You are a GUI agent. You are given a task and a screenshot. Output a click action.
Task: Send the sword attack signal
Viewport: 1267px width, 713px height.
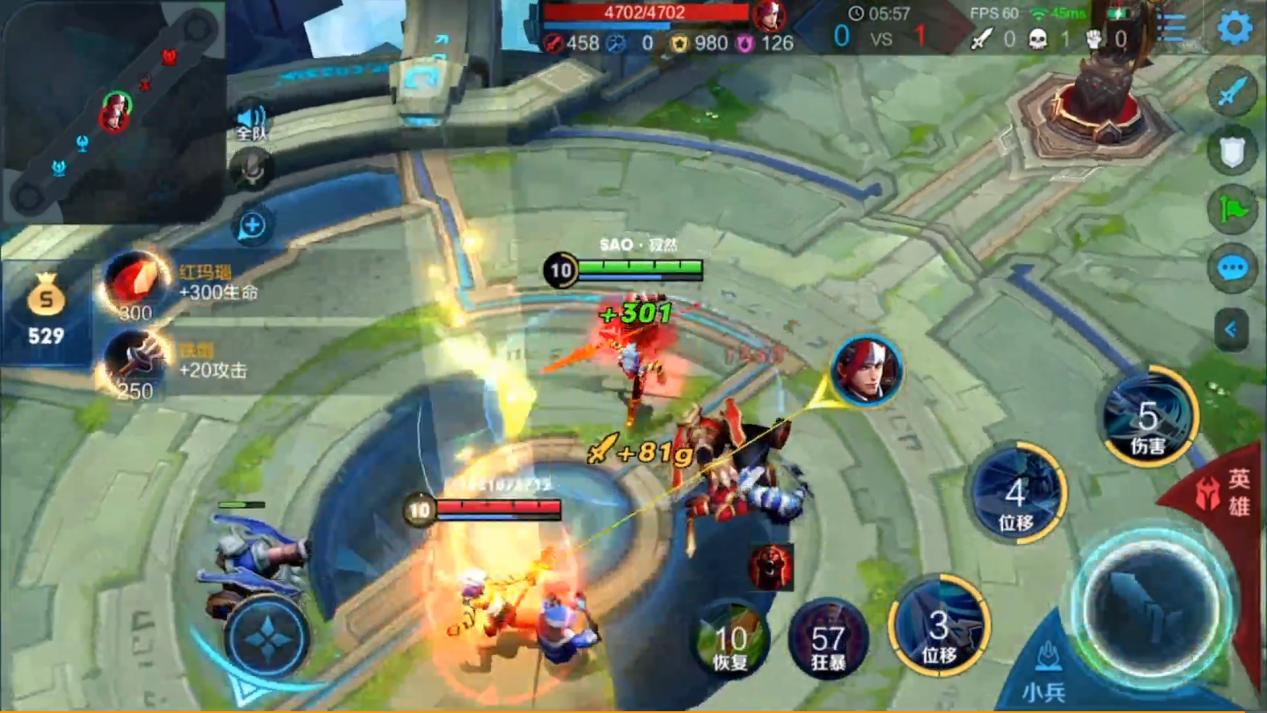1233,93
